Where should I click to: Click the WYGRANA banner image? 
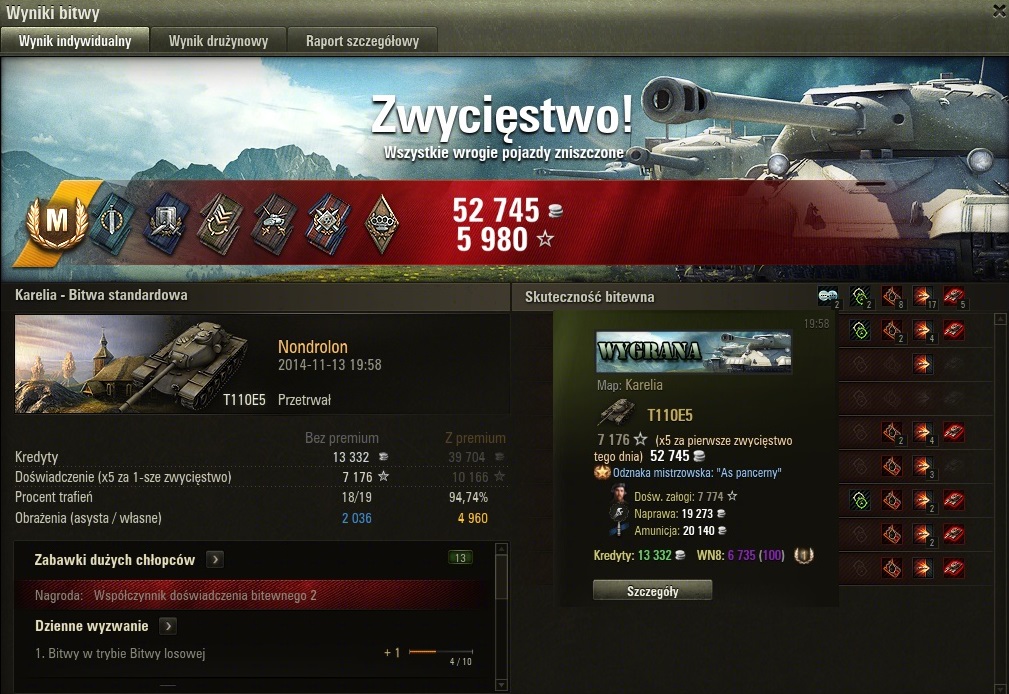point(693,352)
